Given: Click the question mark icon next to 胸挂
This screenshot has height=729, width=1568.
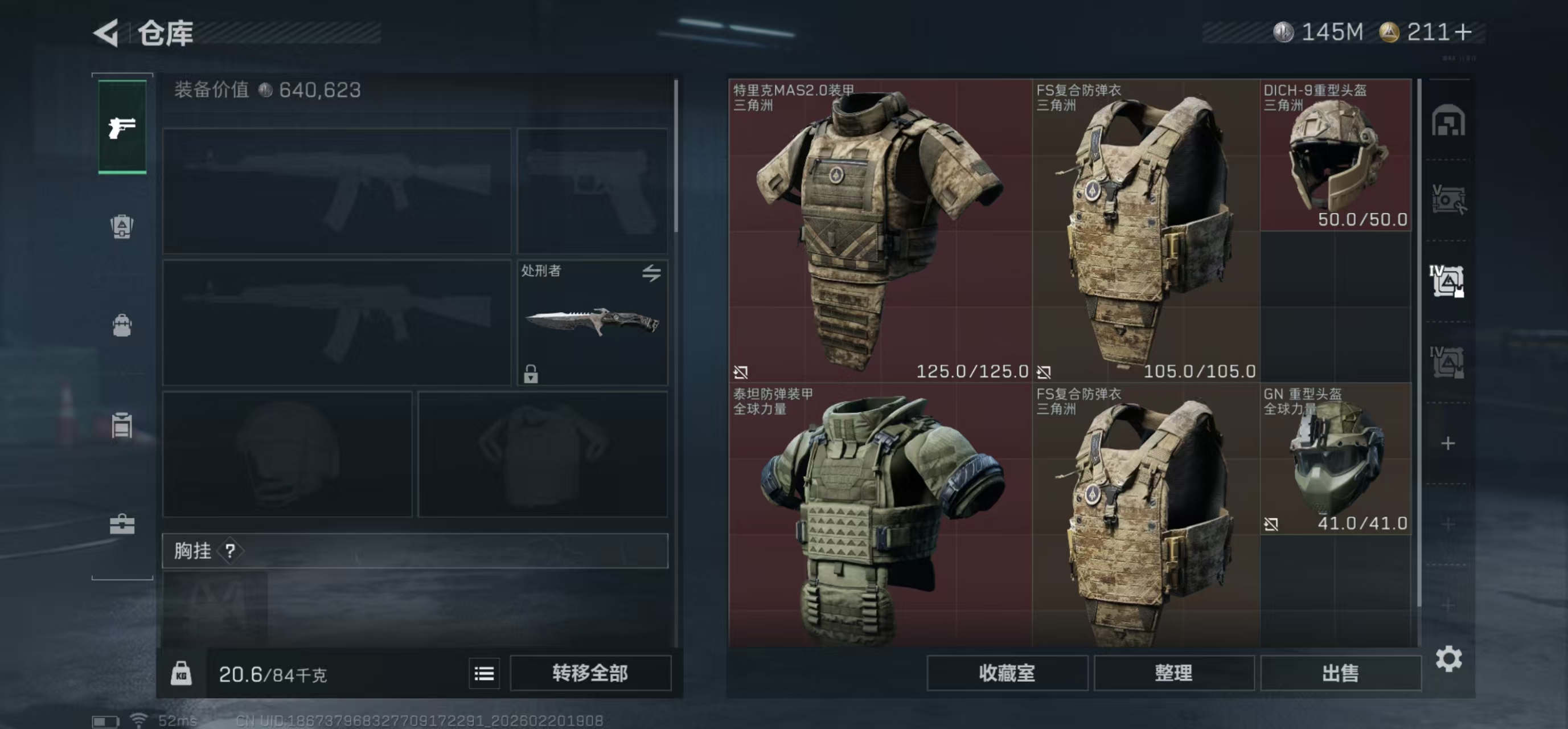Looking at the screenshot, I should pos(229,551).
